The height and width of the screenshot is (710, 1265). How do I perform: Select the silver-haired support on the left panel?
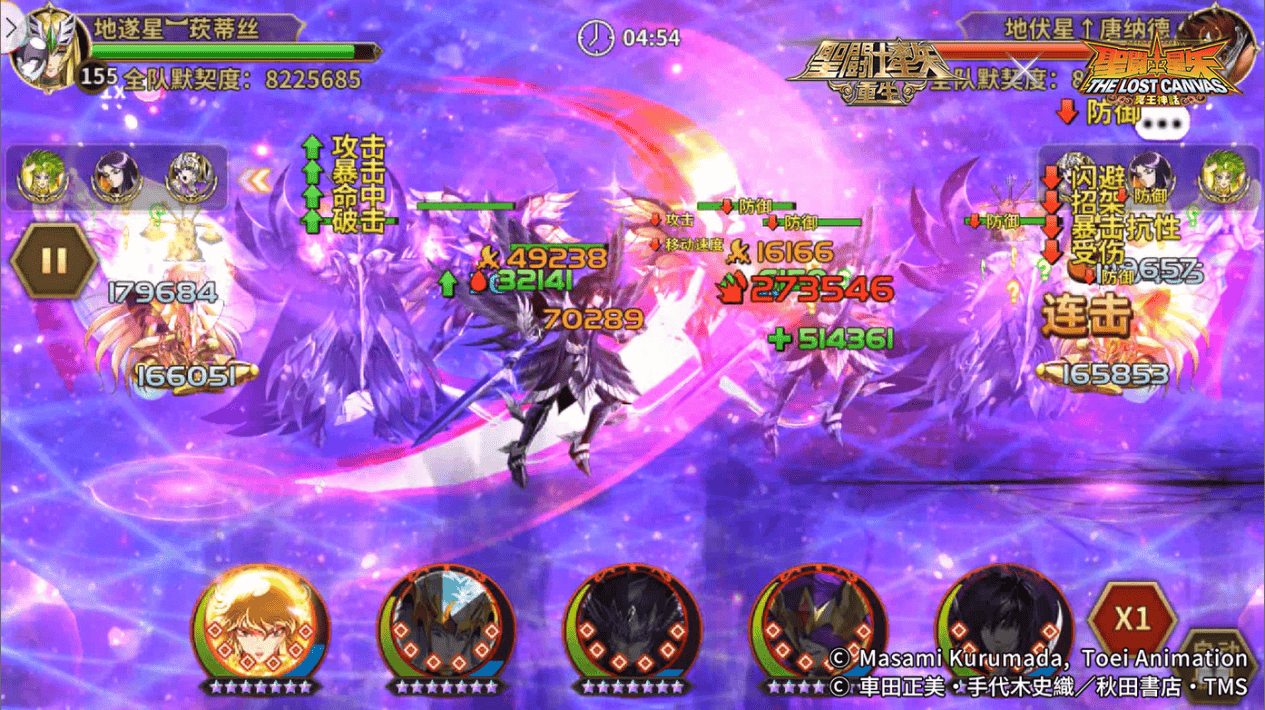click(x=190, y=177)
